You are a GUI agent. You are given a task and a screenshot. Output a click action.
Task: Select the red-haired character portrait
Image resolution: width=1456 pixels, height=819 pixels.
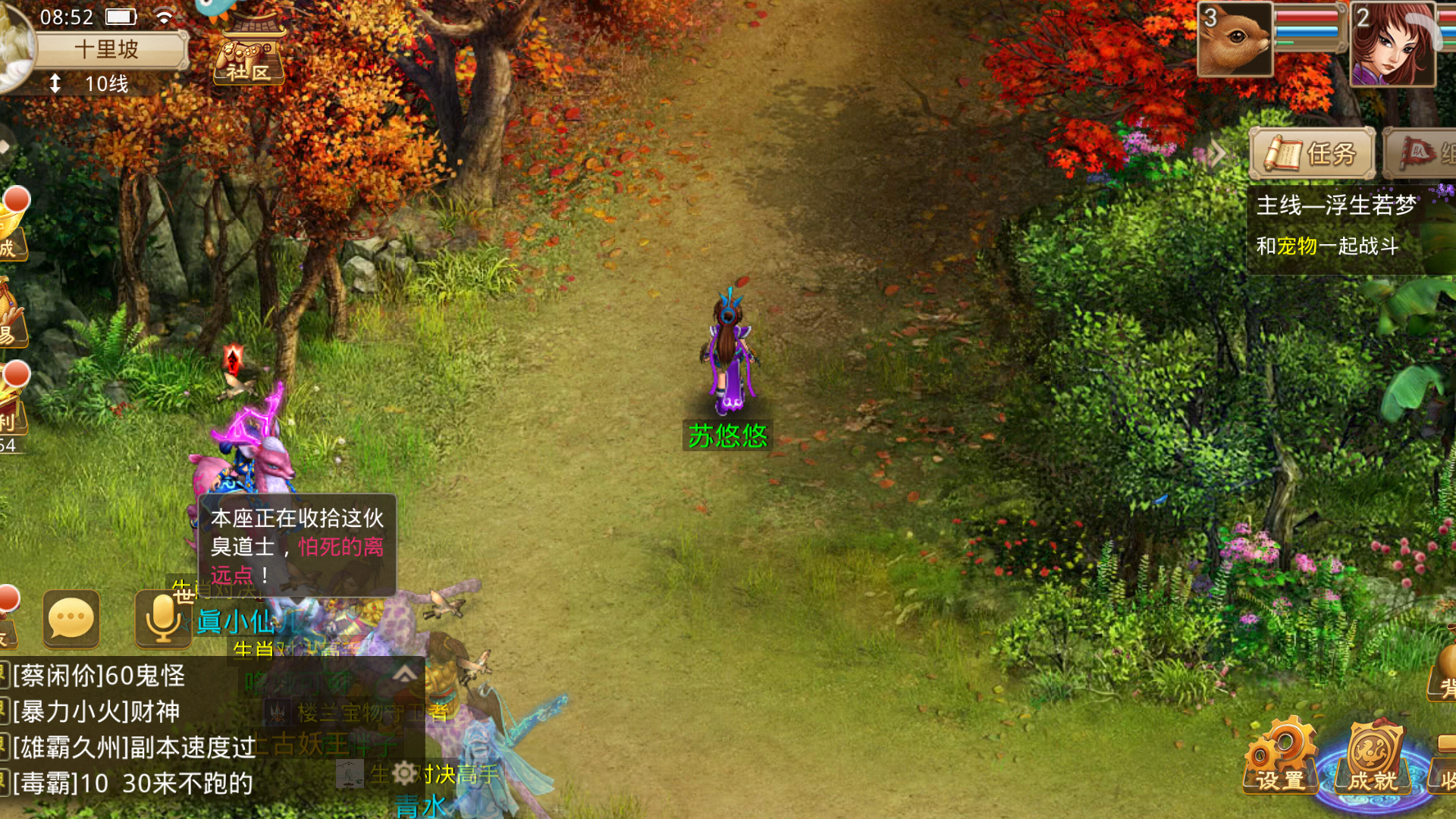[1392, 43]
